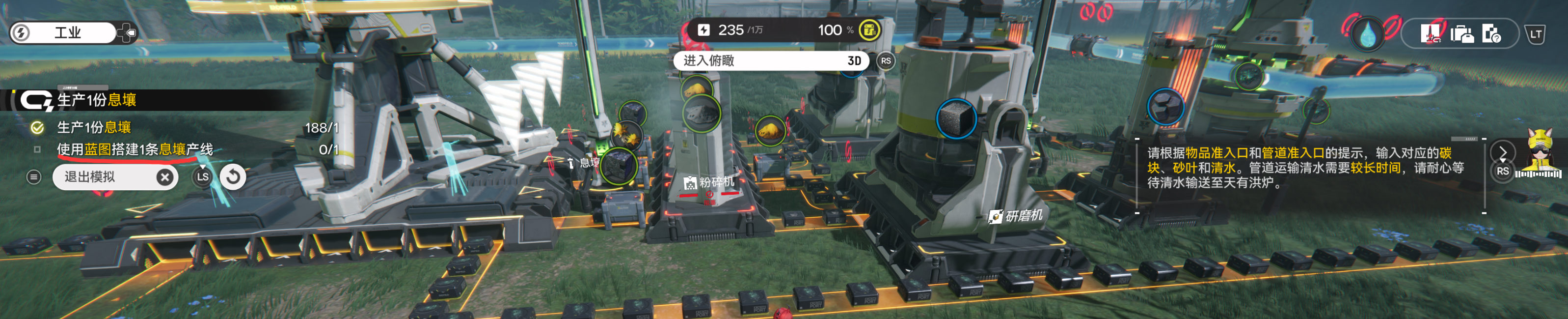Screen dimensions: 1568x319
Task: Select the 粉碎机 machine label
Action: 710,182
